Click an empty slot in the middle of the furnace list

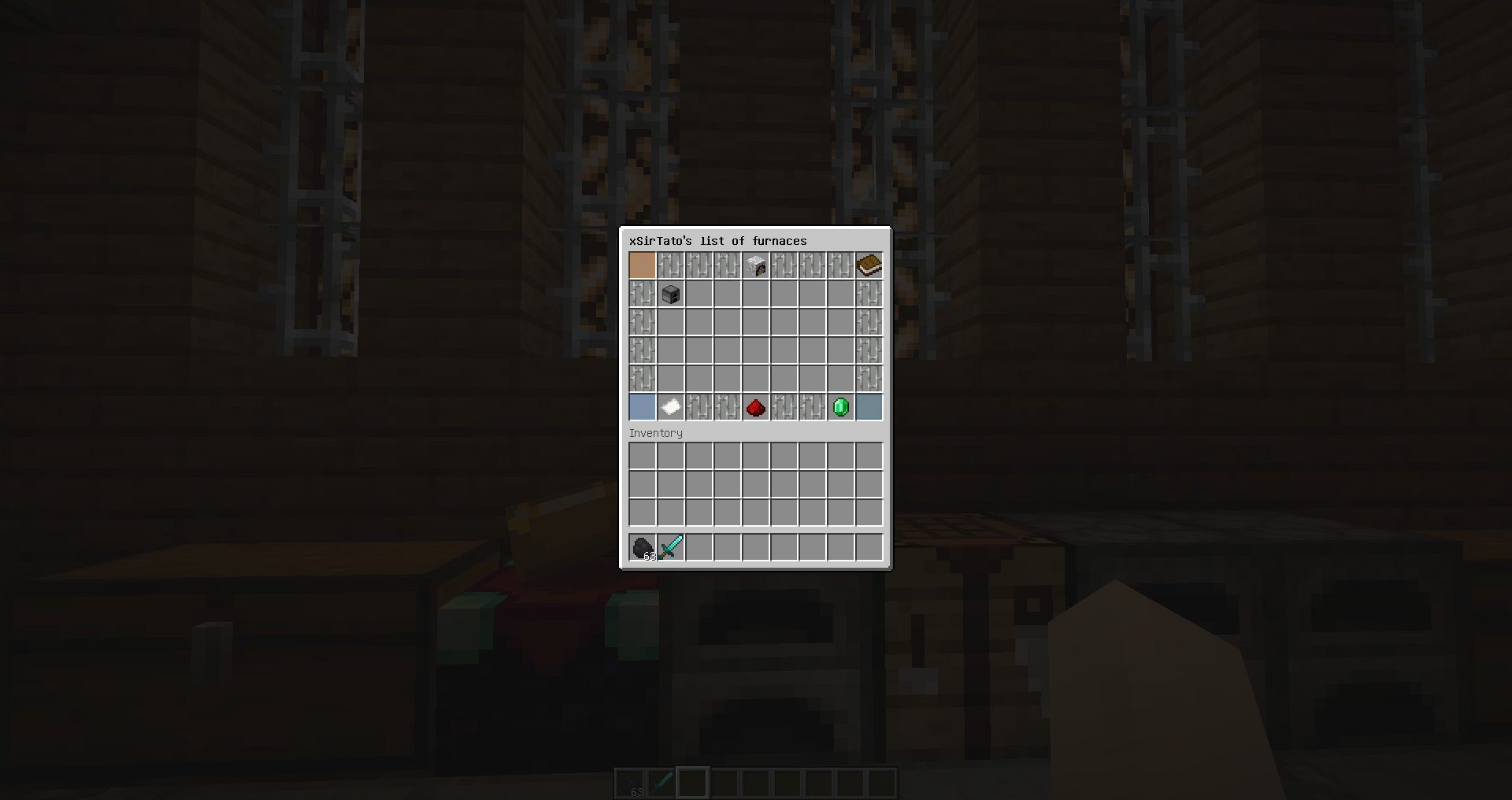(755, 350)
